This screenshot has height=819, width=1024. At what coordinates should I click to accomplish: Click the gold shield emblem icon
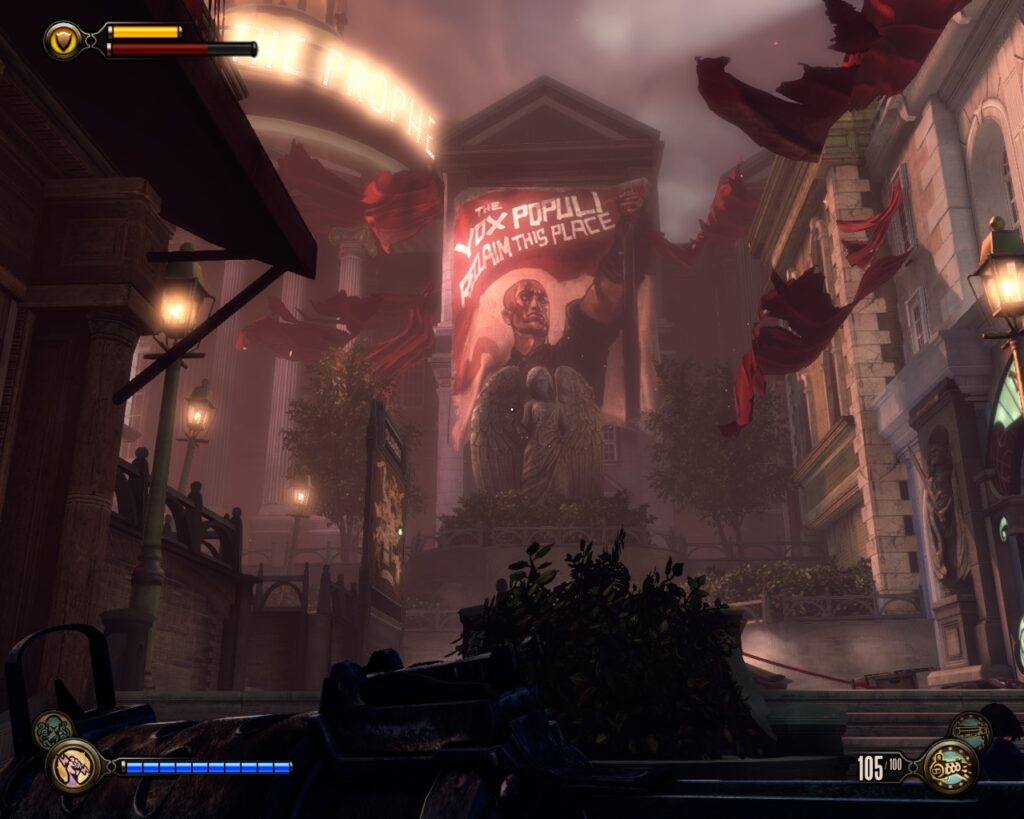point(63,40)
